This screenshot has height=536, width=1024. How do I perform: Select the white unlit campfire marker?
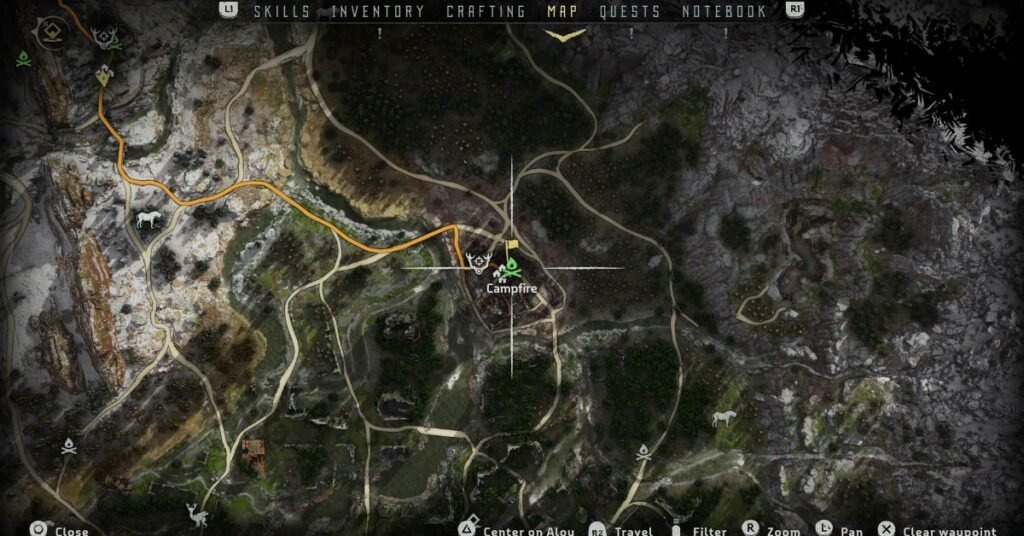(x=69, y=446)
